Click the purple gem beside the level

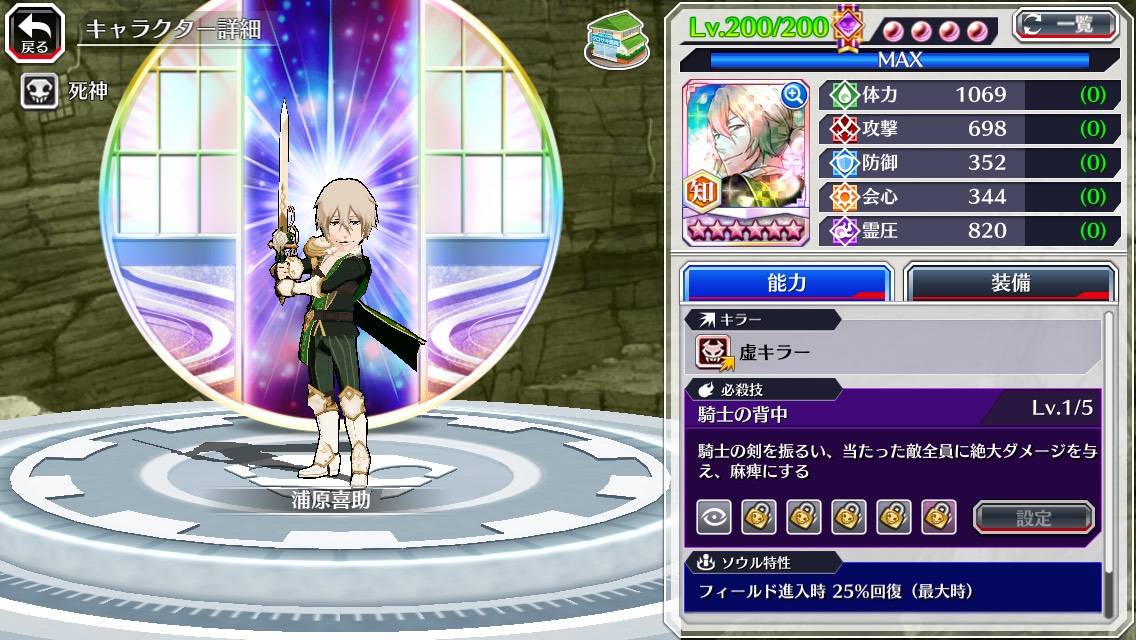coord(847,27)
